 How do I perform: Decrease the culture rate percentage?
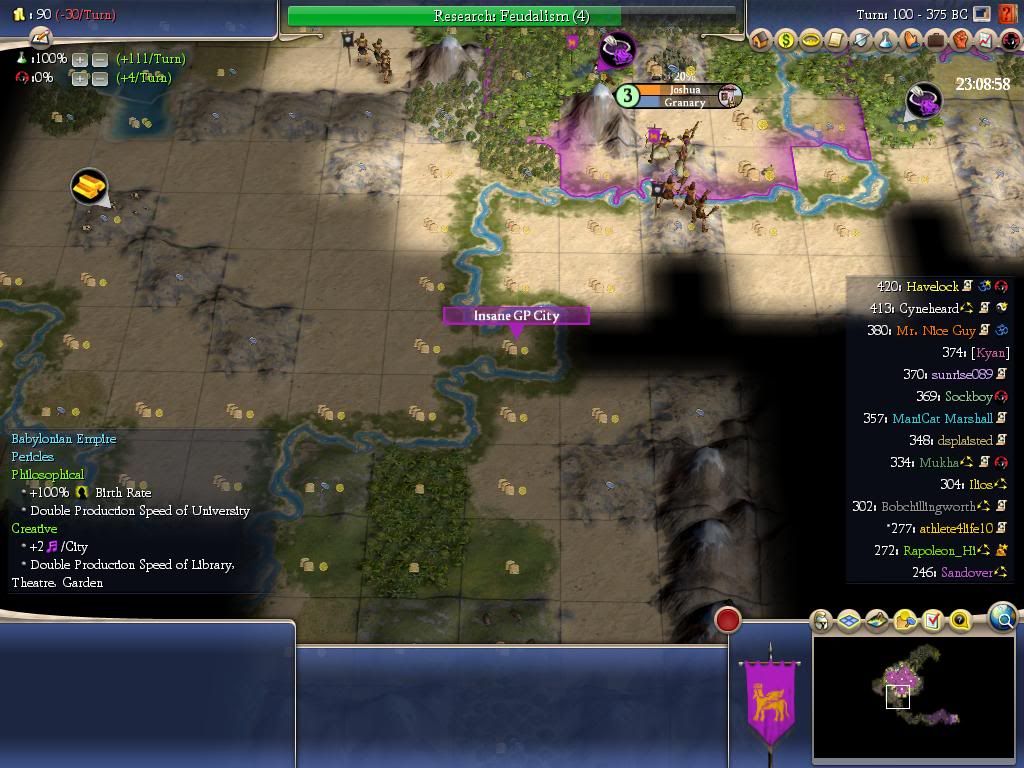pyautogui.click(x=100, y=78)
